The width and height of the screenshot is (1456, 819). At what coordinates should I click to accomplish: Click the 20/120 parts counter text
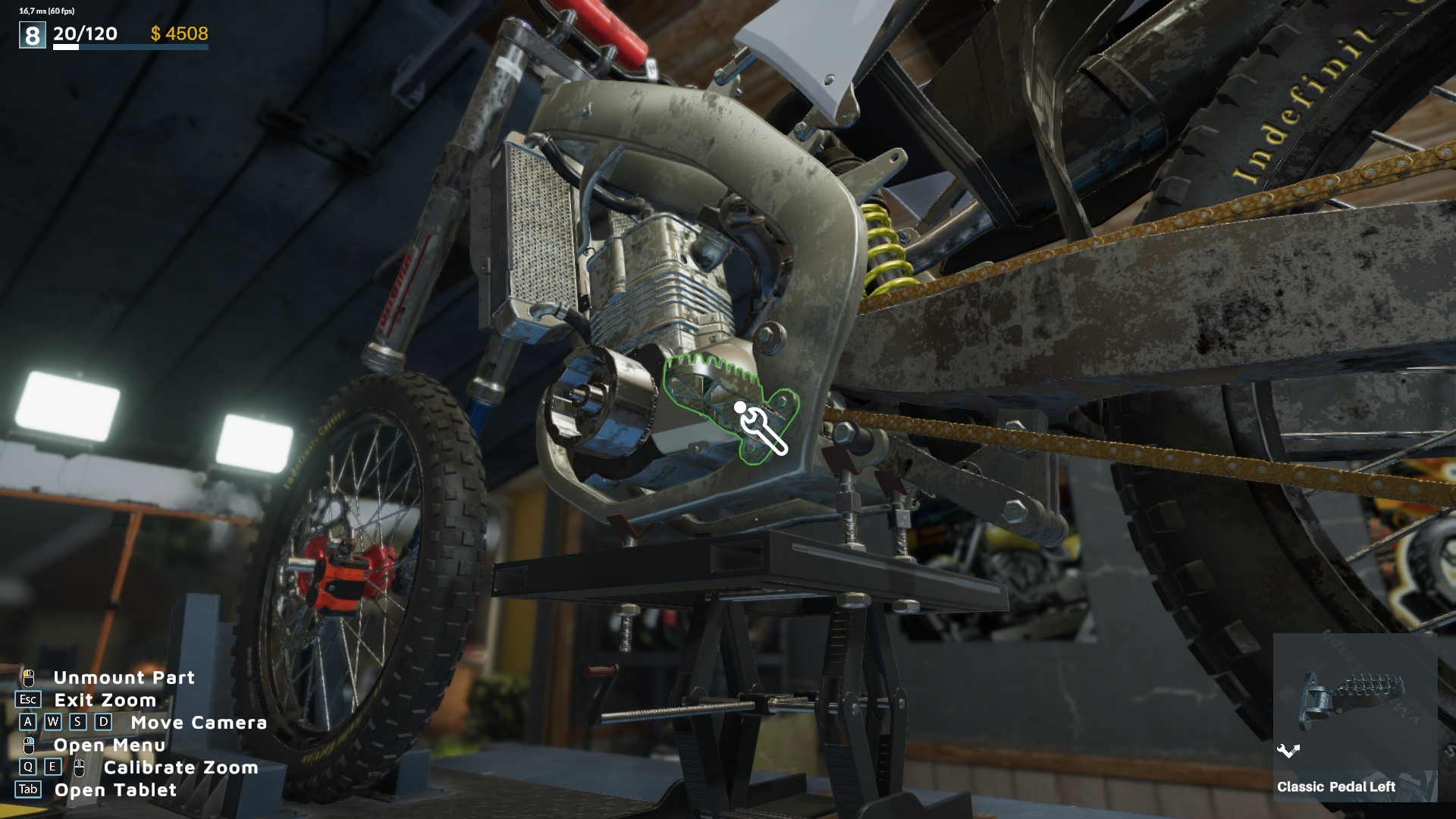pos(83,34)
